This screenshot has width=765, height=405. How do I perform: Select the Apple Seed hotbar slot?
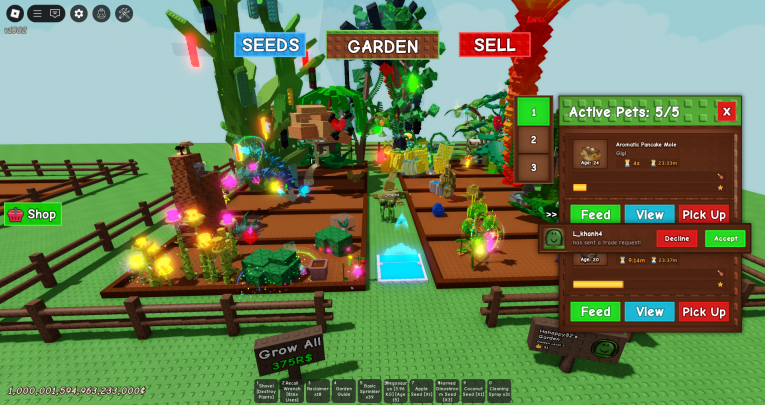[x=421, y=390]
